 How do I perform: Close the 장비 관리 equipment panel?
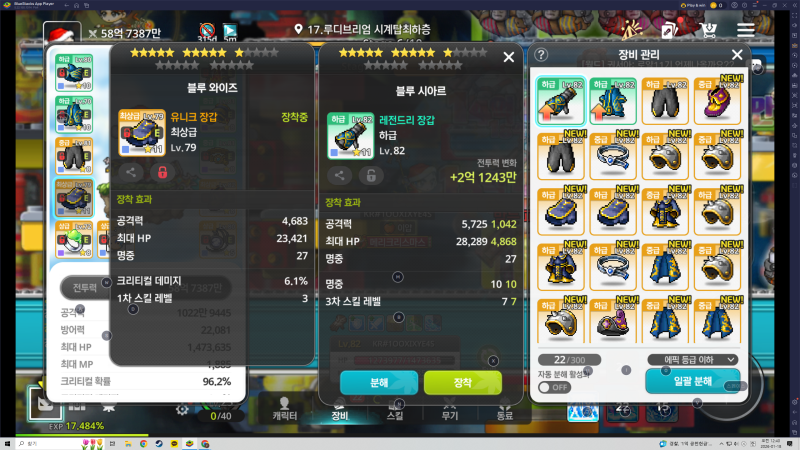pos(738,55)
